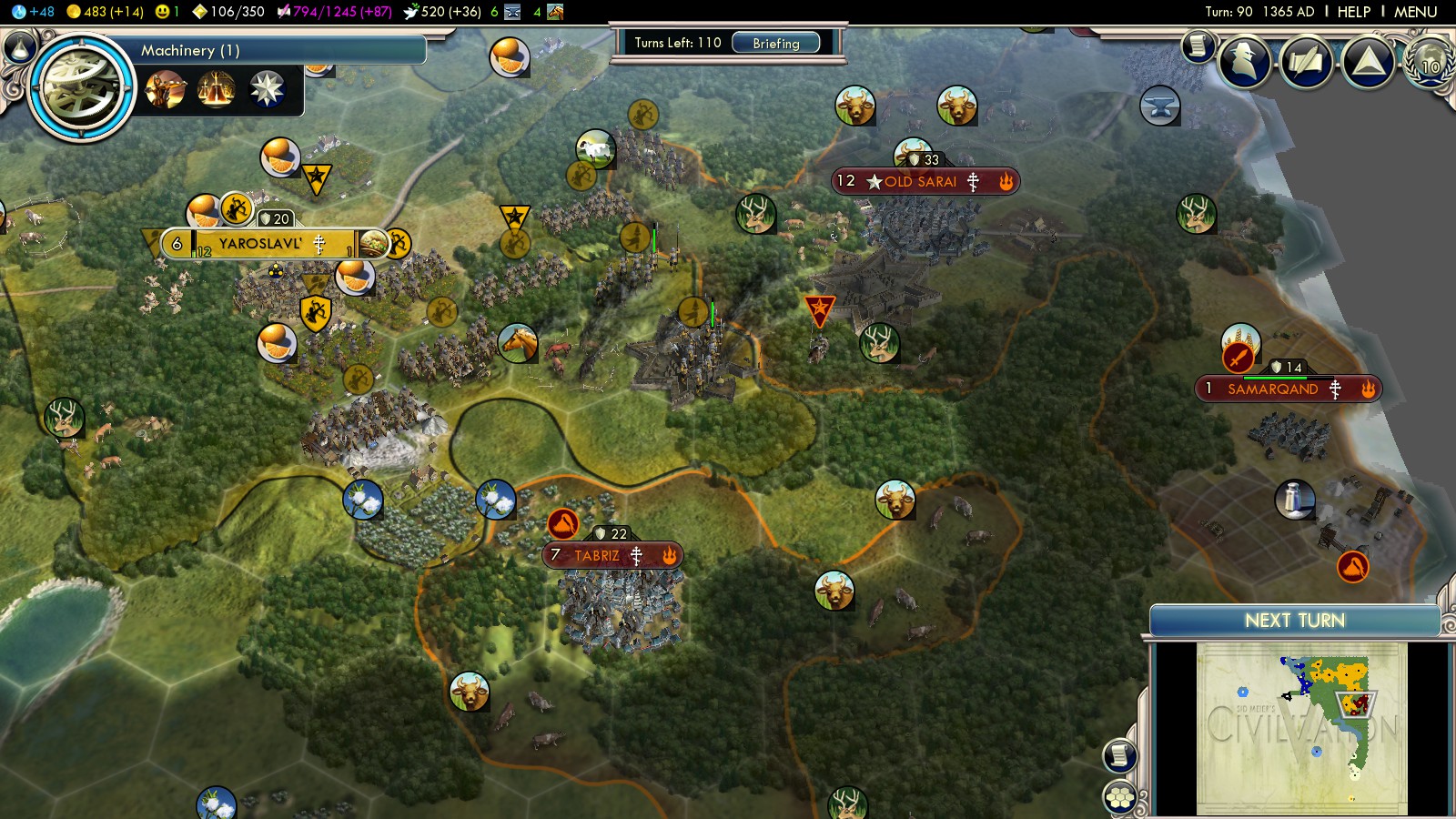
Task: Toggle the hex grid map options button
Action: pyautogui.click(x=1120, y=798)
